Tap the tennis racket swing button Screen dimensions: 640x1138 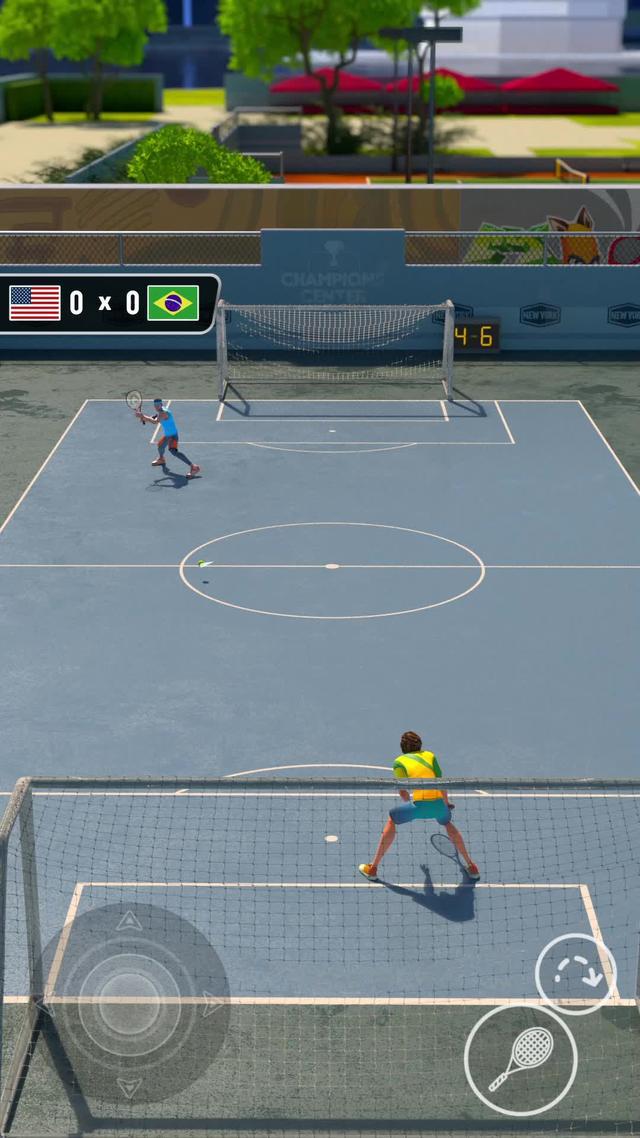[x=521, y=1059]
